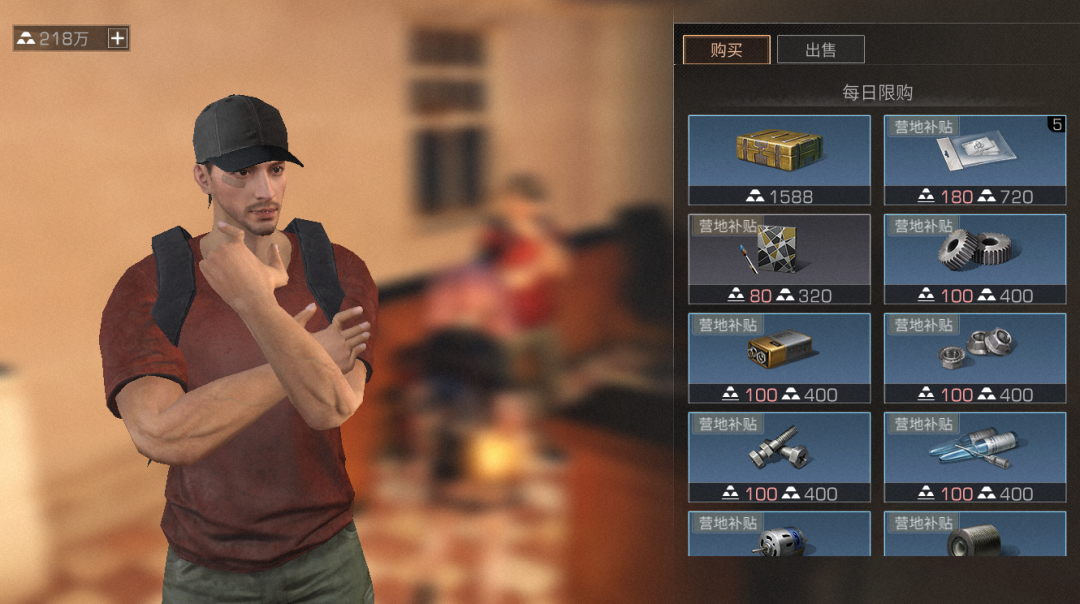Switch to the 购买 (Buy) tab
1080x604 pixels.
[726, 50]
